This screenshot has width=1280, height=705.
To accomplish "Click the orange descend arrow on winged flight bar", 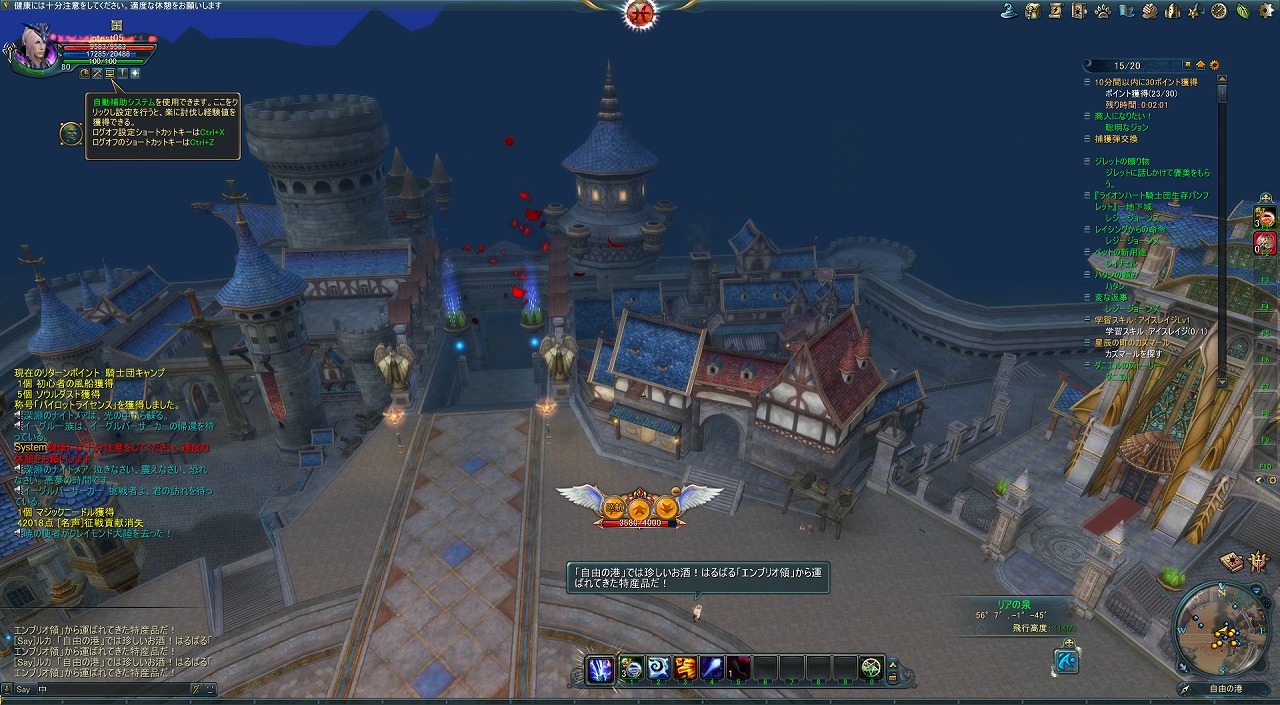I will coord(665,506).
